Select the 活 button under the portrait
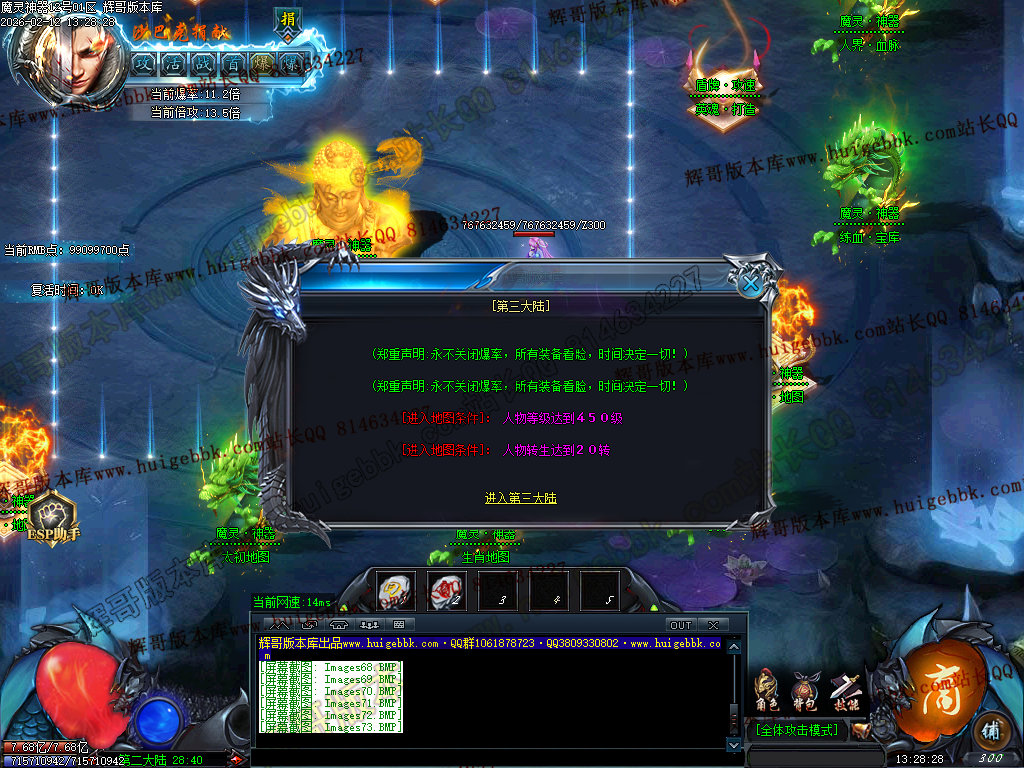Viewport: 1024px width, 768px height. point(172,63)
